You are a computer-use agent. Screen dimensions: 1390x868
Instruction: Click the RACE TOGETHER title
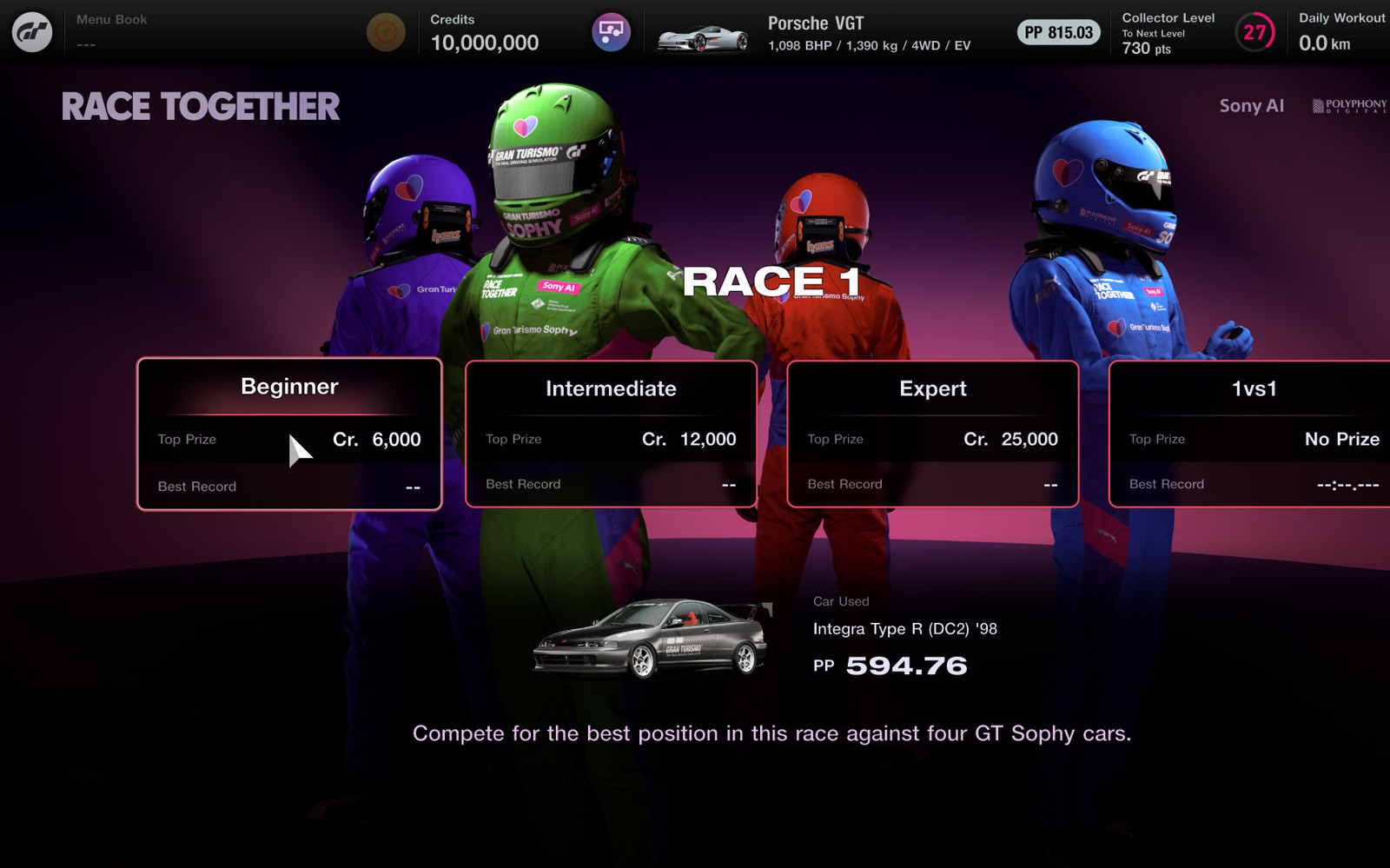(200, 106)
